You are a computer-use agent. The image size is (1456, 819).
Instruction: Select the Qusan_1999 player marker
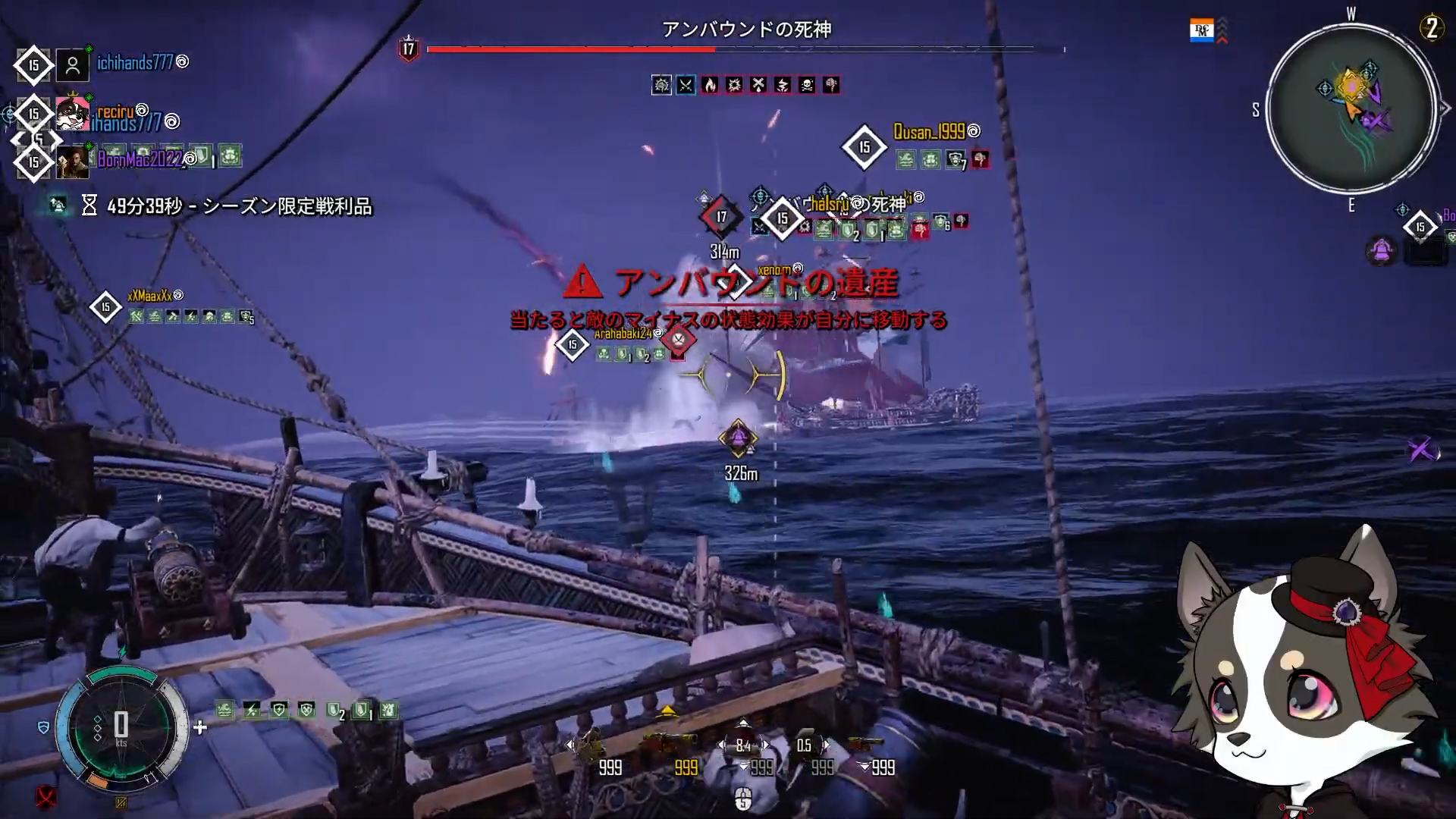click(x=864, y=146)
